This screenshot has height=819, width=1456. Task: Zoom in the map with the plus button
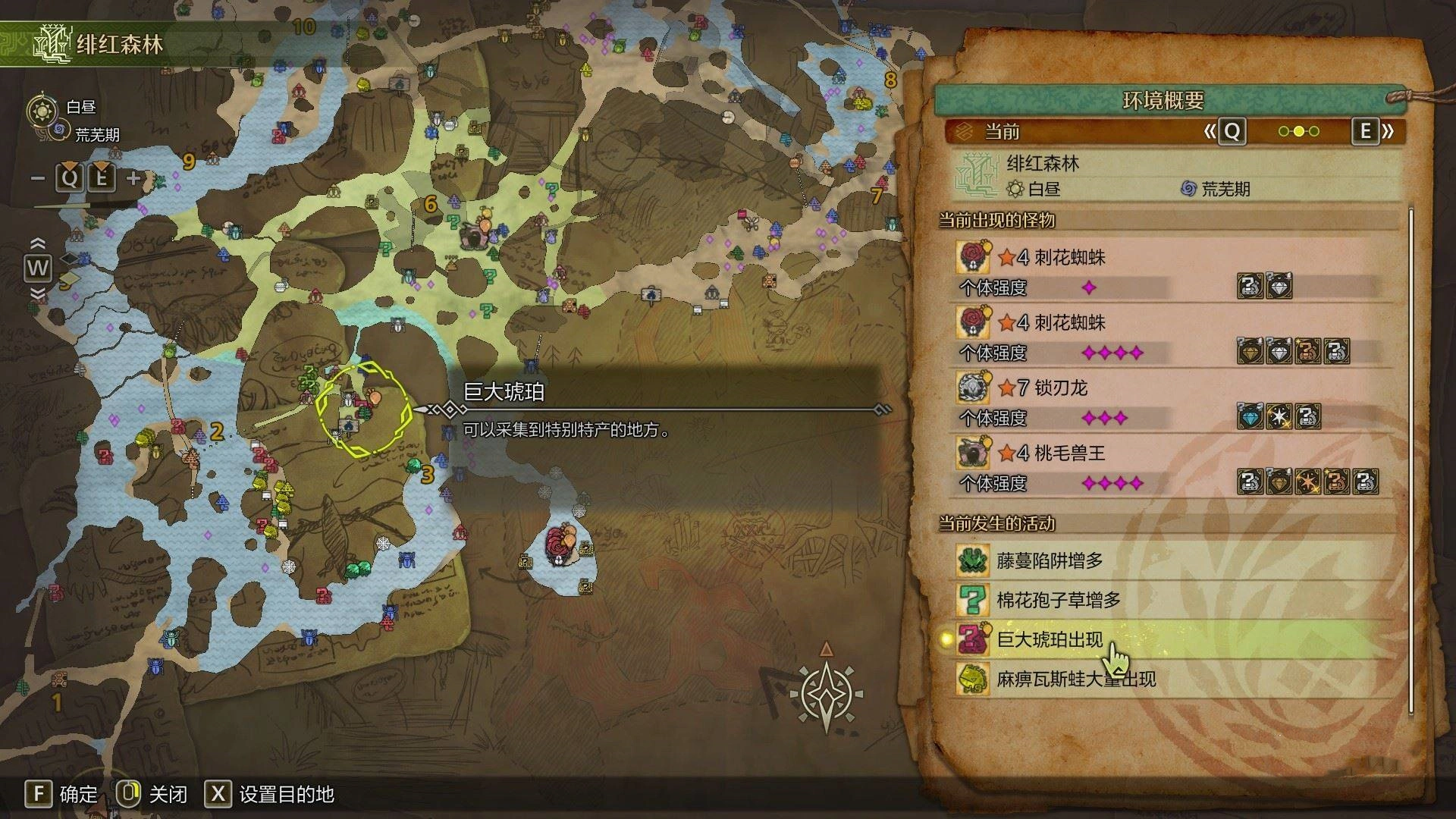pos(133,179)
